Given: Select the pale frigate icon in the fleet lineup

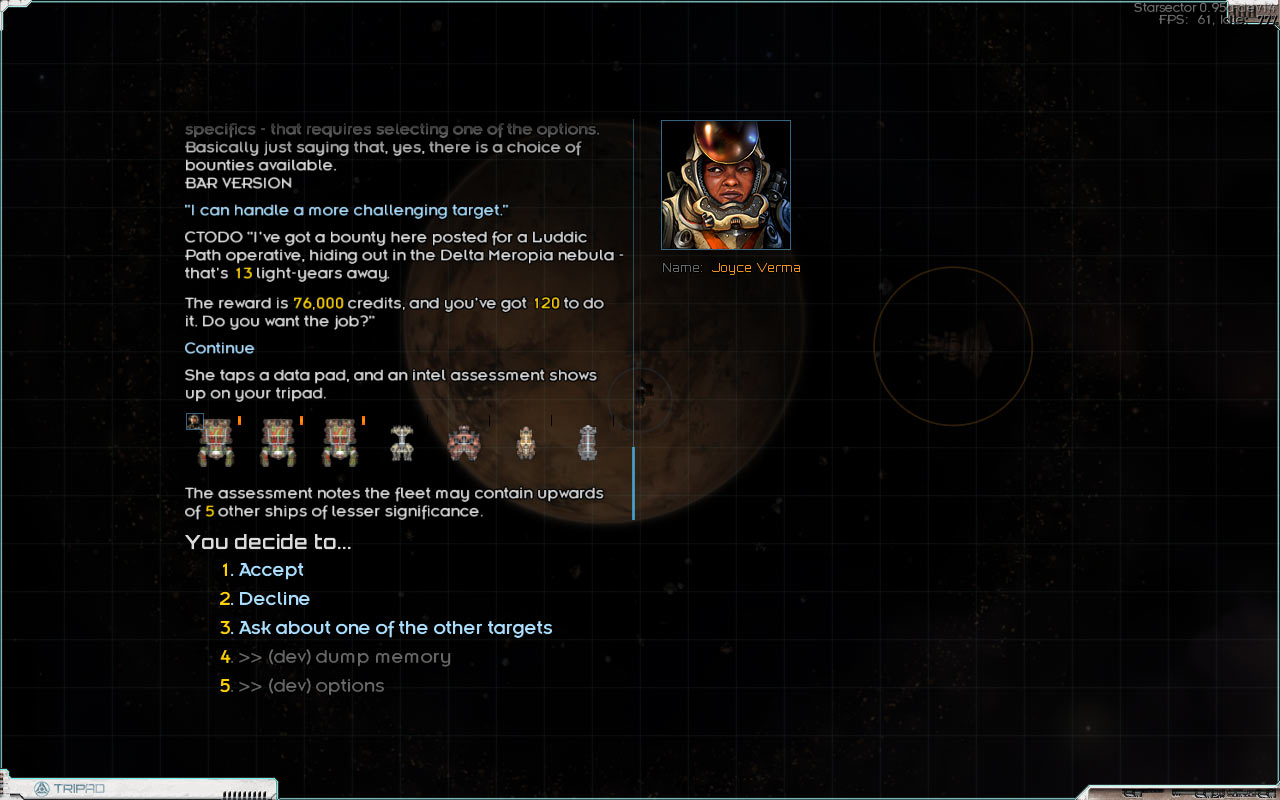Looking at the screenshot, I should click(402, 440).
